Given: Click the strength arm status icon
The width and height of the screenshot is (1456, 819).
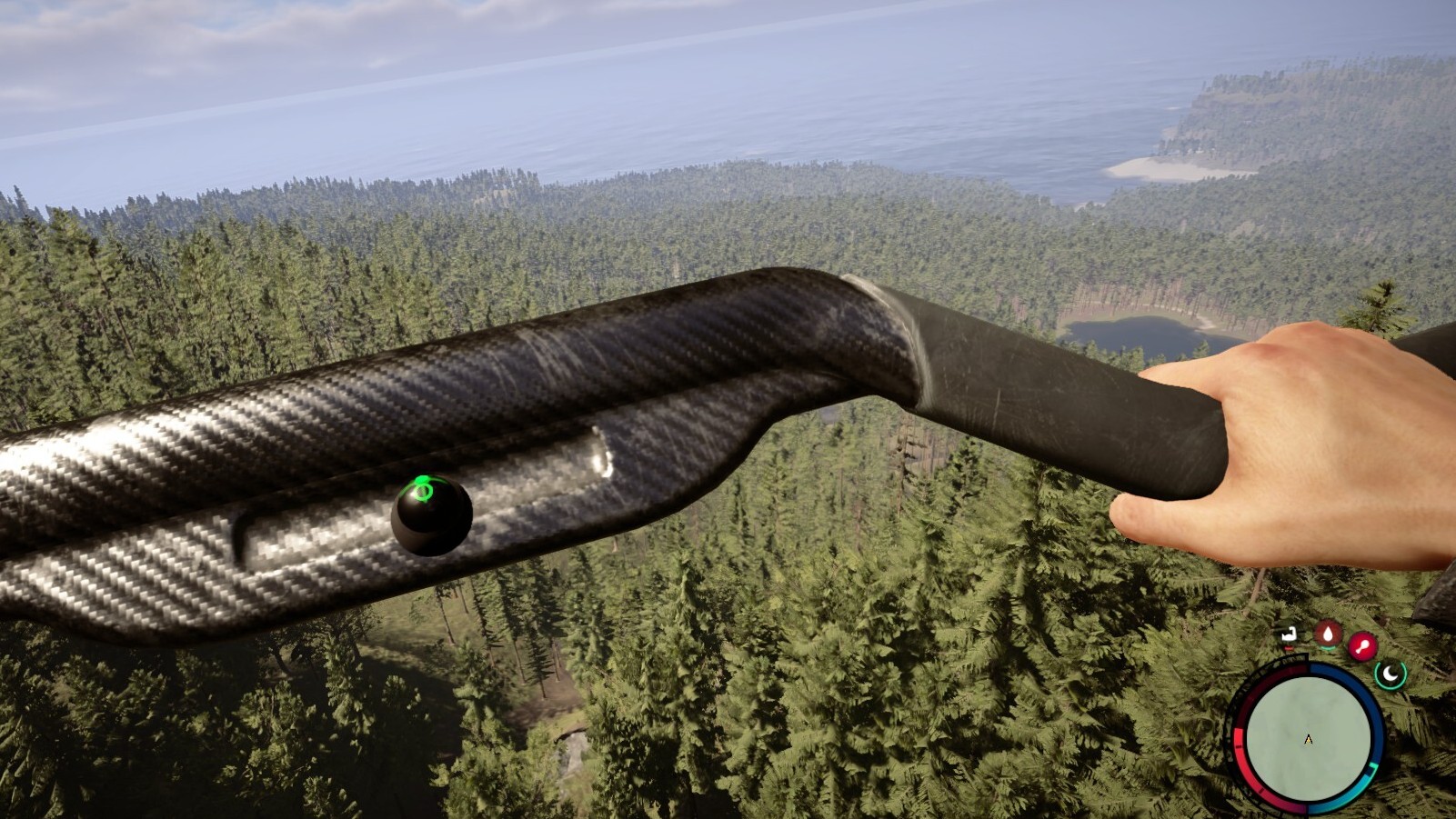Looking at the screenshot, I should click(1290, 634).
